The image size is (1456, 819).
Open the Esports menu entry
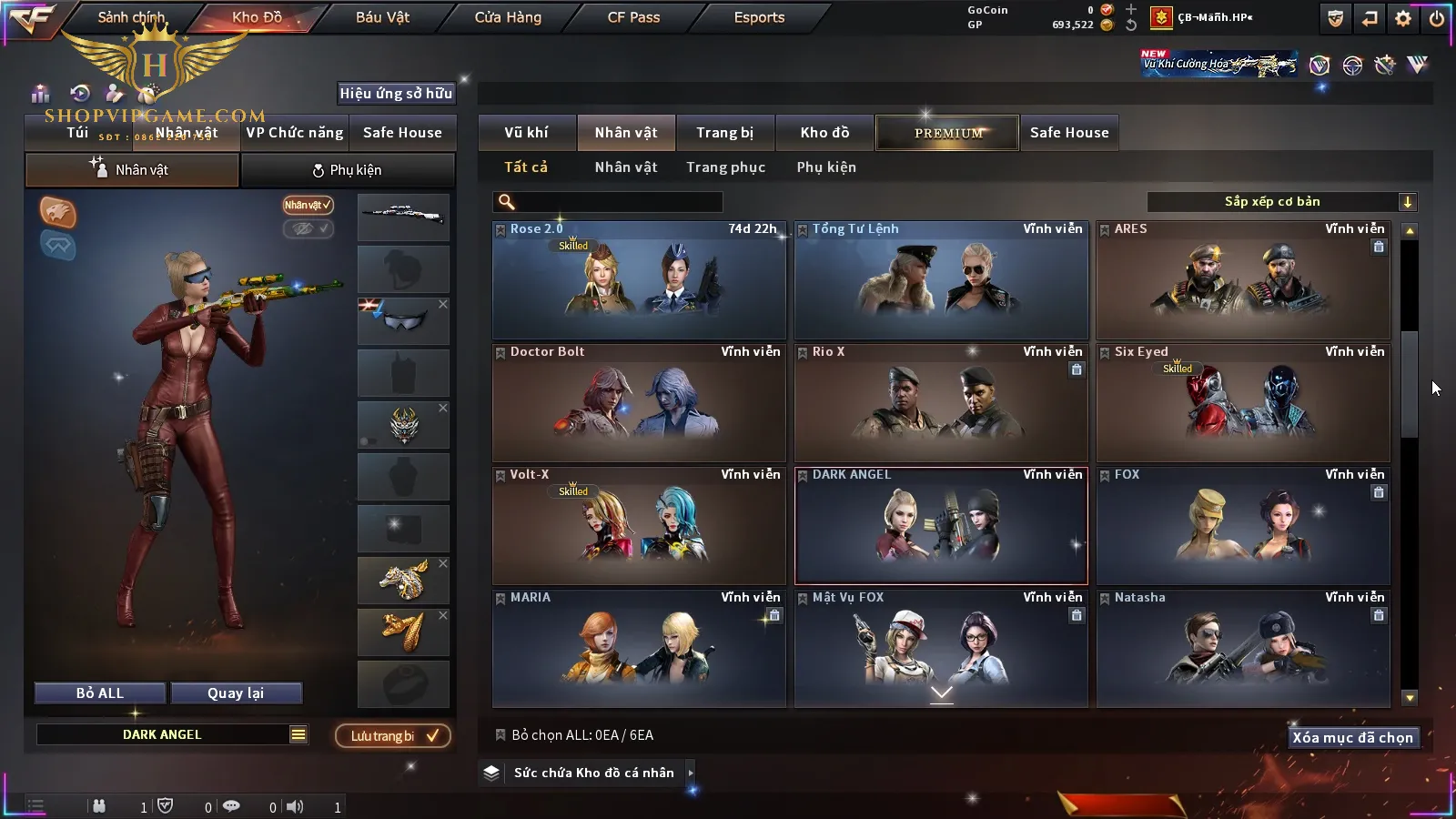759,17
